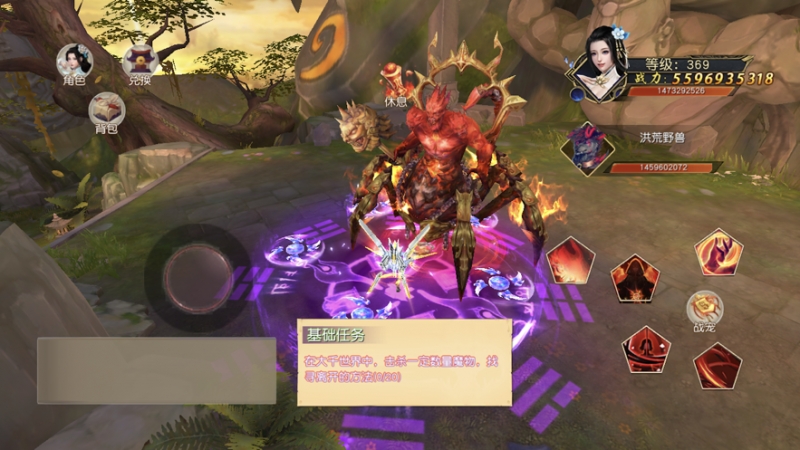This screenshot has width=800, height=450.
Task: Click the player's character portrait
Action: [602, 64]
